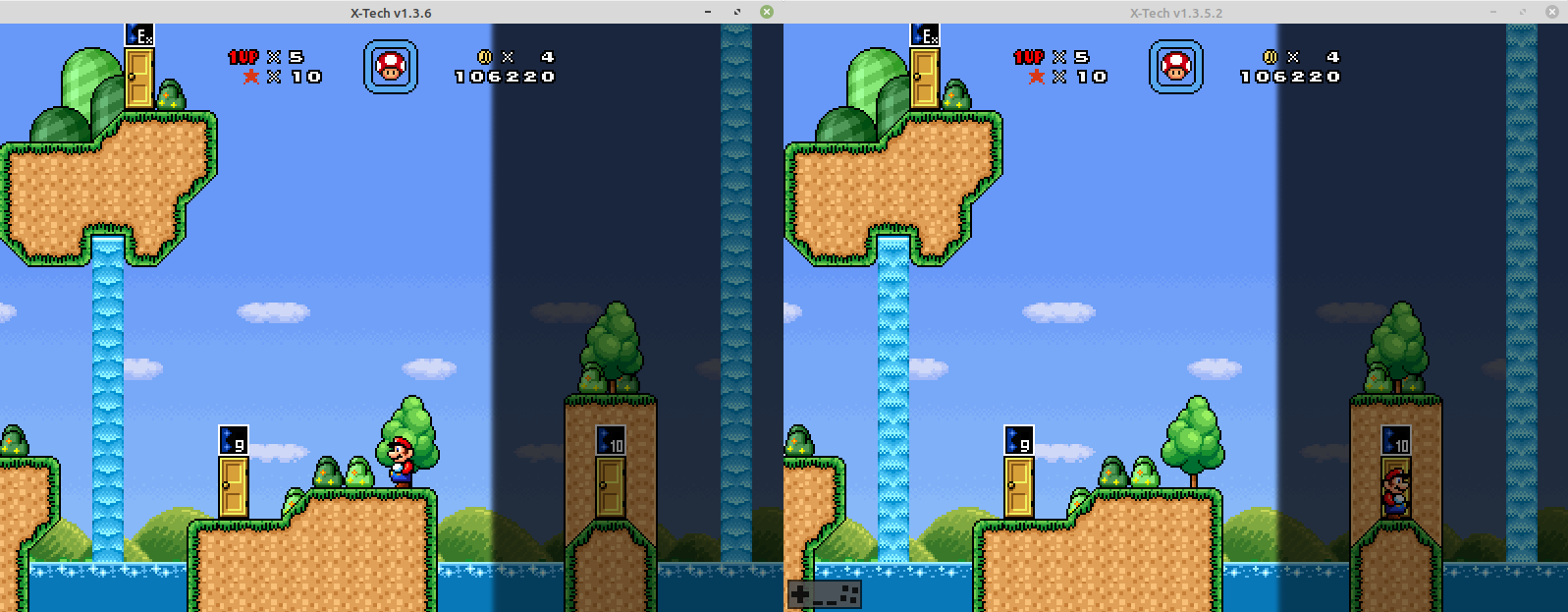Select the reserve mushroom box in X-Tech v1.3.5.2
Viewport: 1568px width, 612px height.
tap(1175, 67)
